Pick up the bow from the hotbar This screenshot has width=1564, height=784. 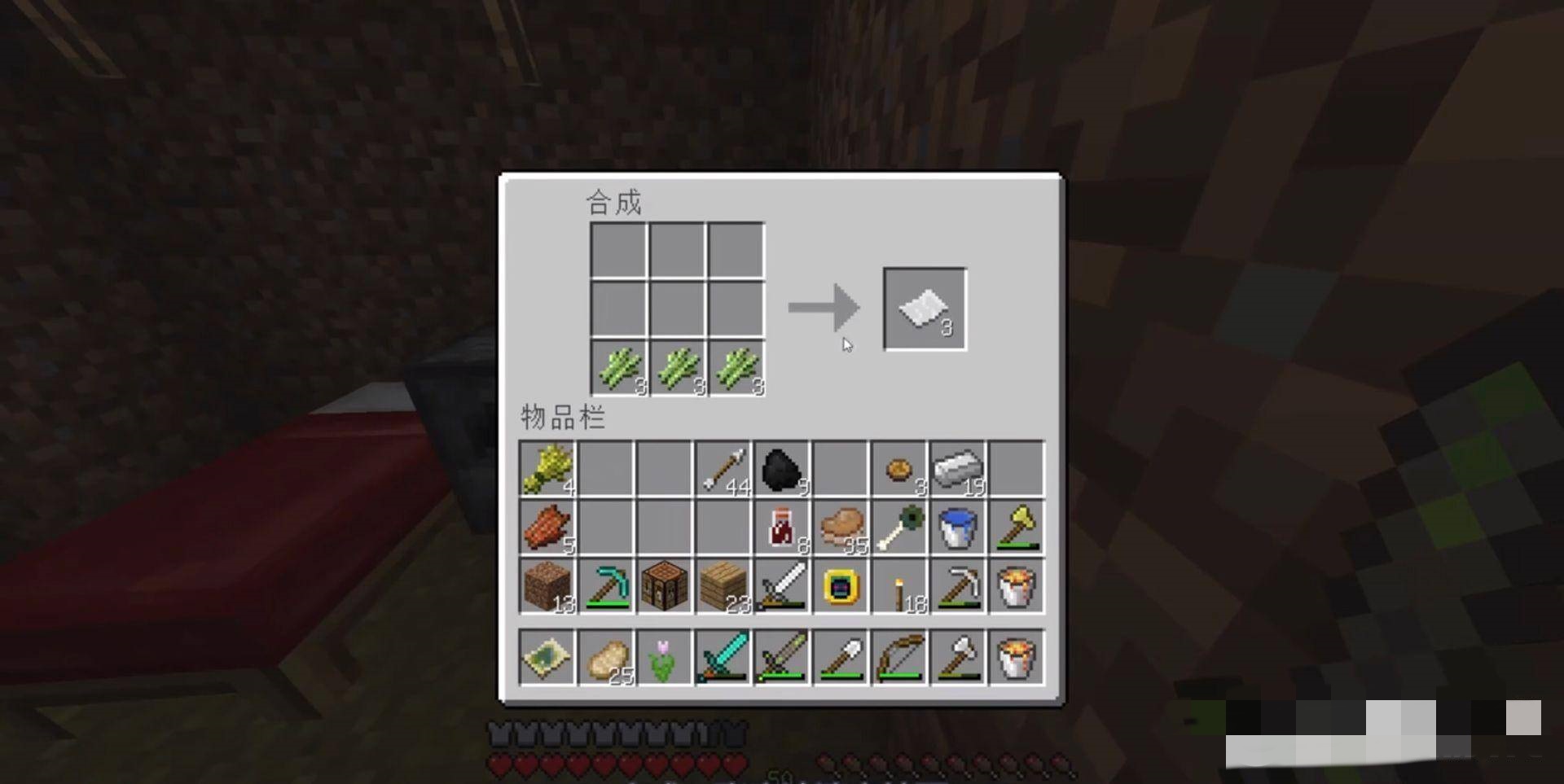click(x=898, y=657)
